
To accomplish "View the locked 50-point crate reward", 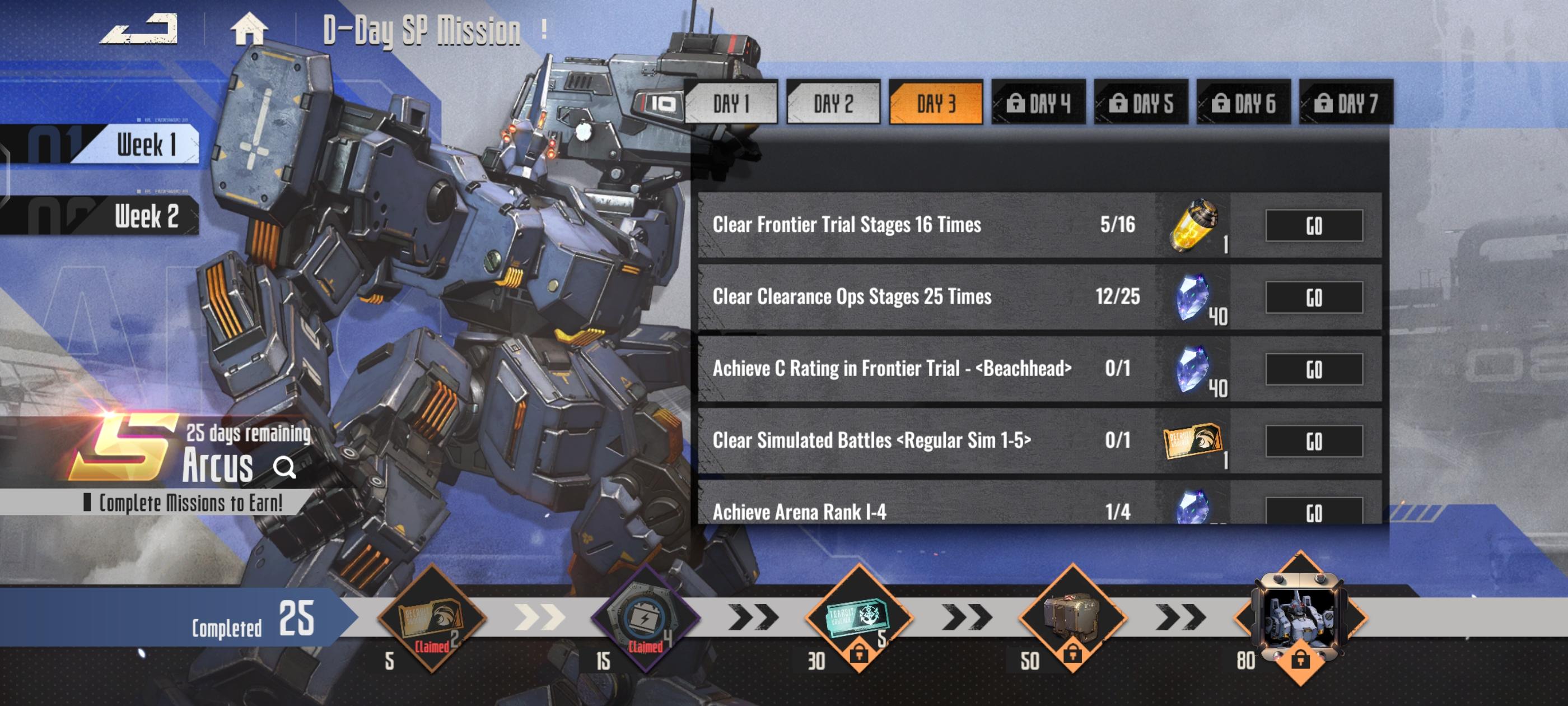I will pos(1072,618).
